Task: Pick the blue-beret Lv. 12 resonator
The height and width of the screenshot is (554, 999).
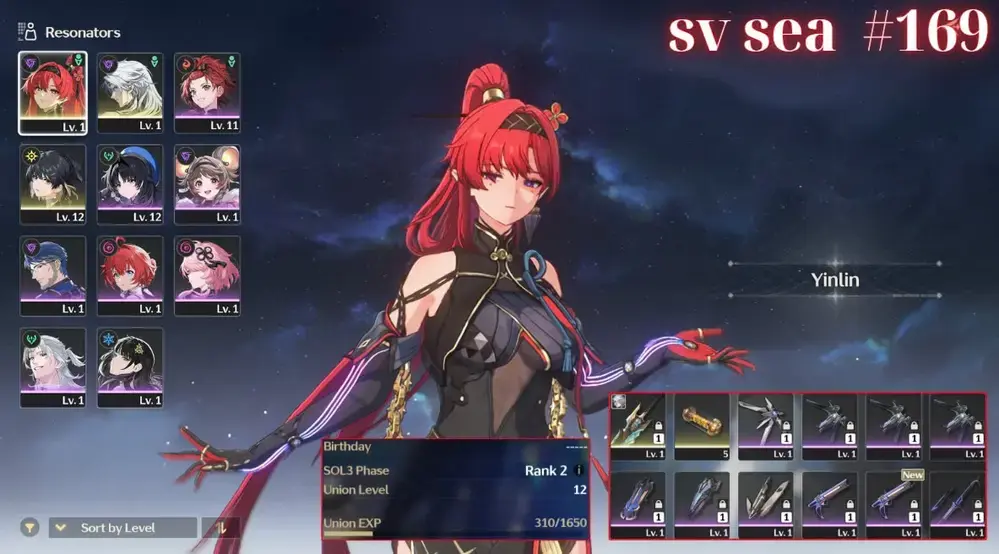Action: 130,184
